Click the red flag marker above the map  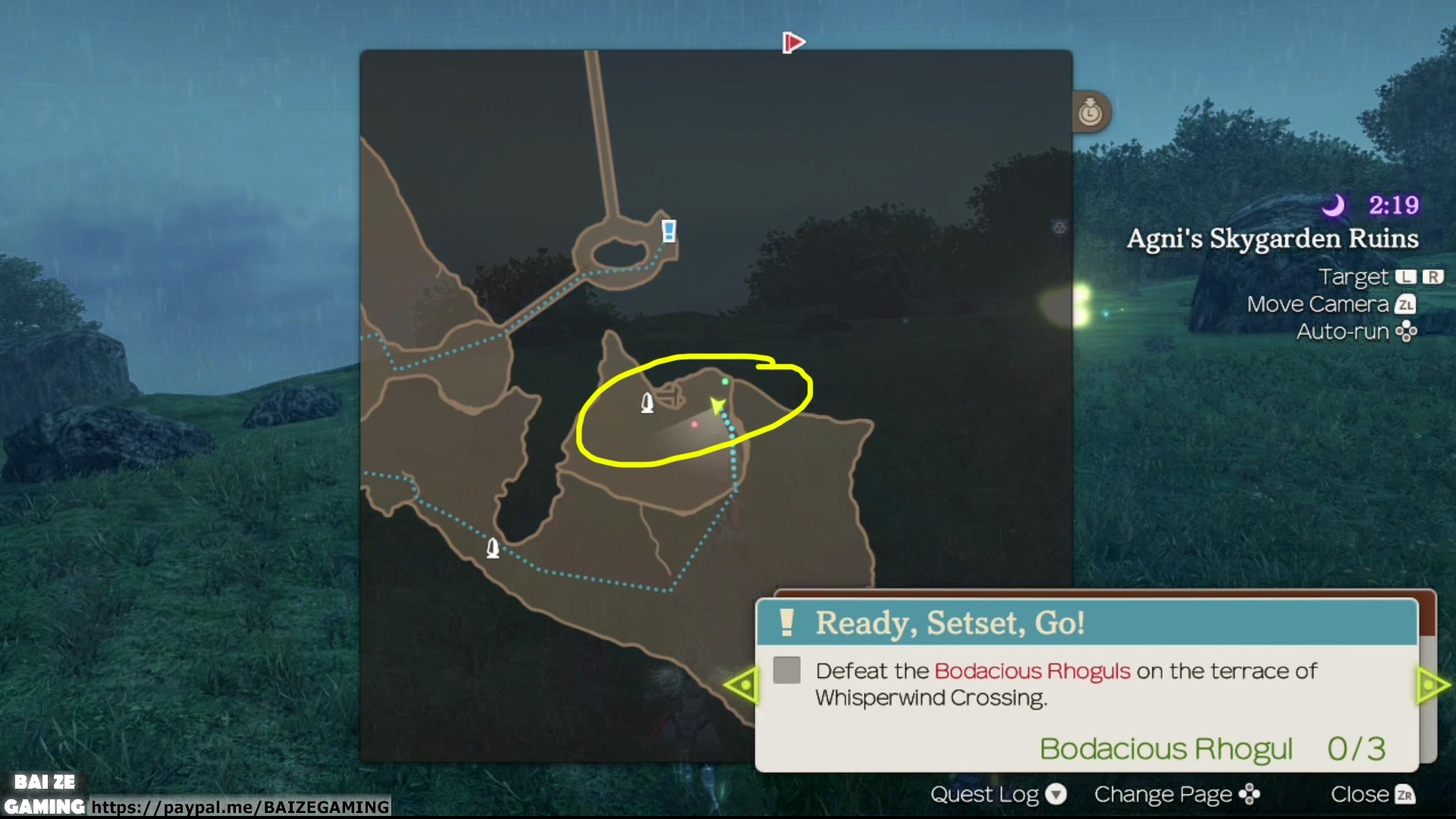[792, 42]
